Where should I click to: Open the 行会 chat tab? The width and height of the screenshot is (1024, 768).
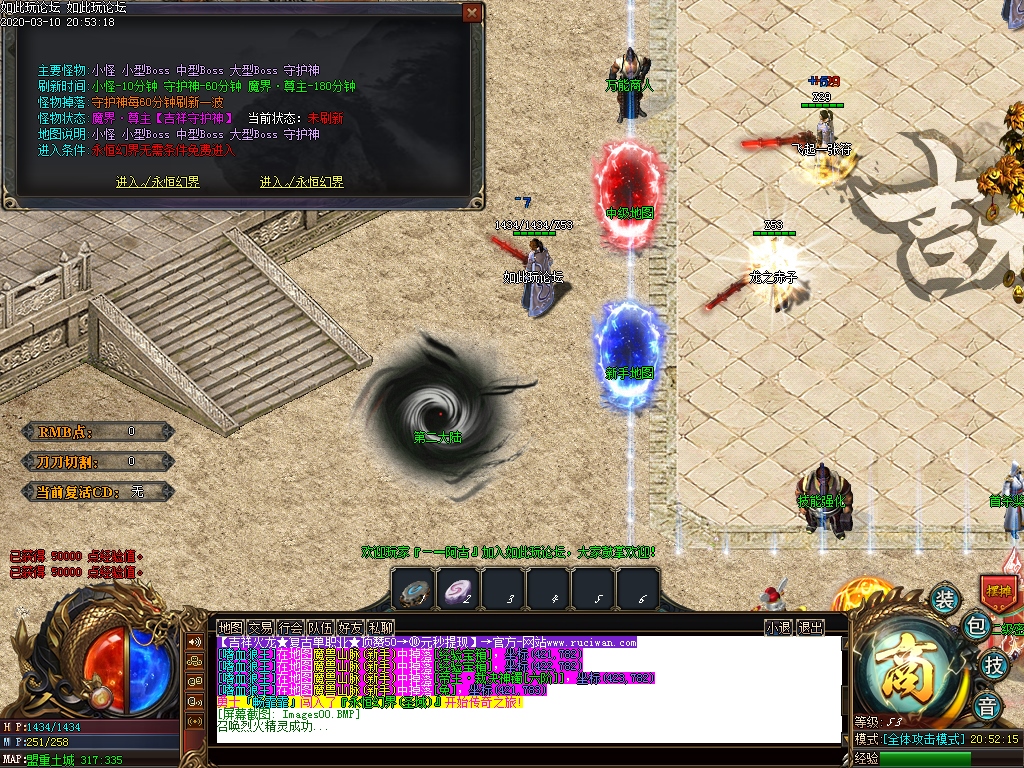[x=291, y=627]
